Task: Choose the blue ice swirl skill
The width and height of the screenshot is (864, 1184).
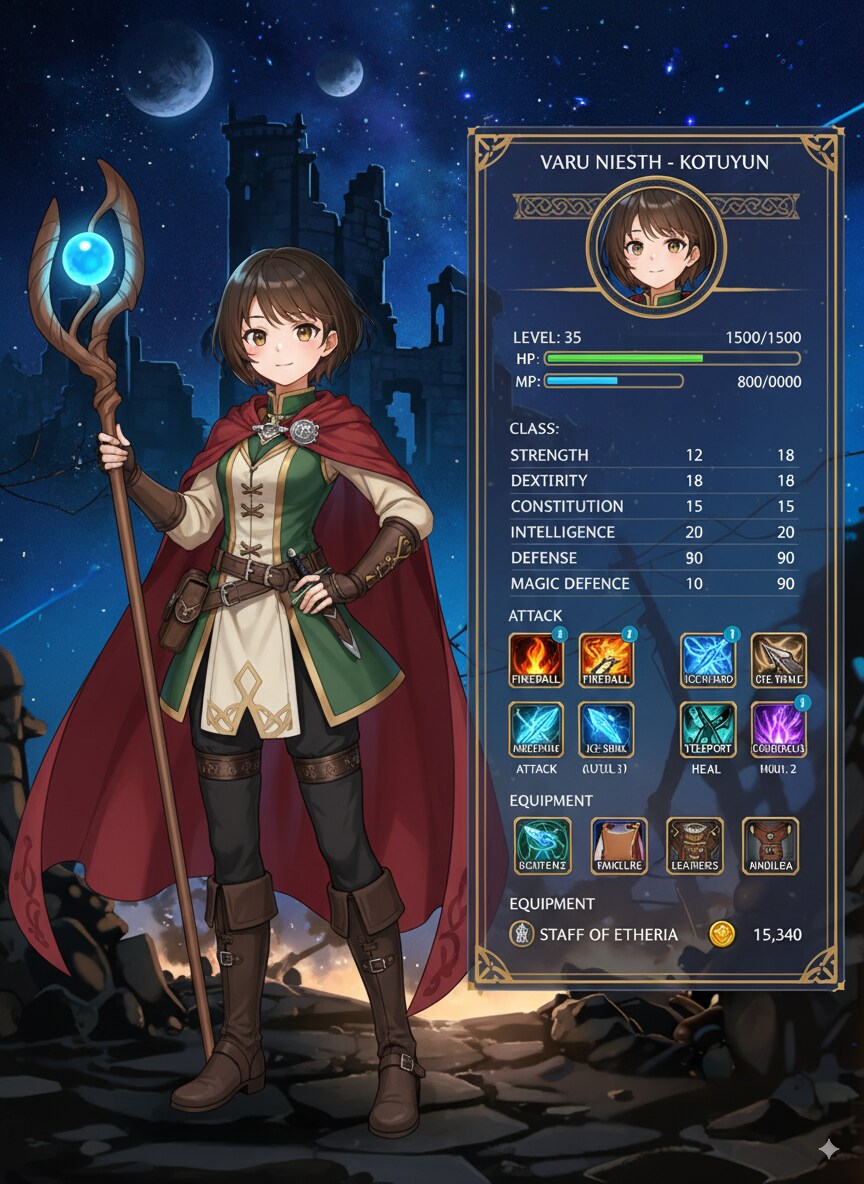Action: [708, 661]
